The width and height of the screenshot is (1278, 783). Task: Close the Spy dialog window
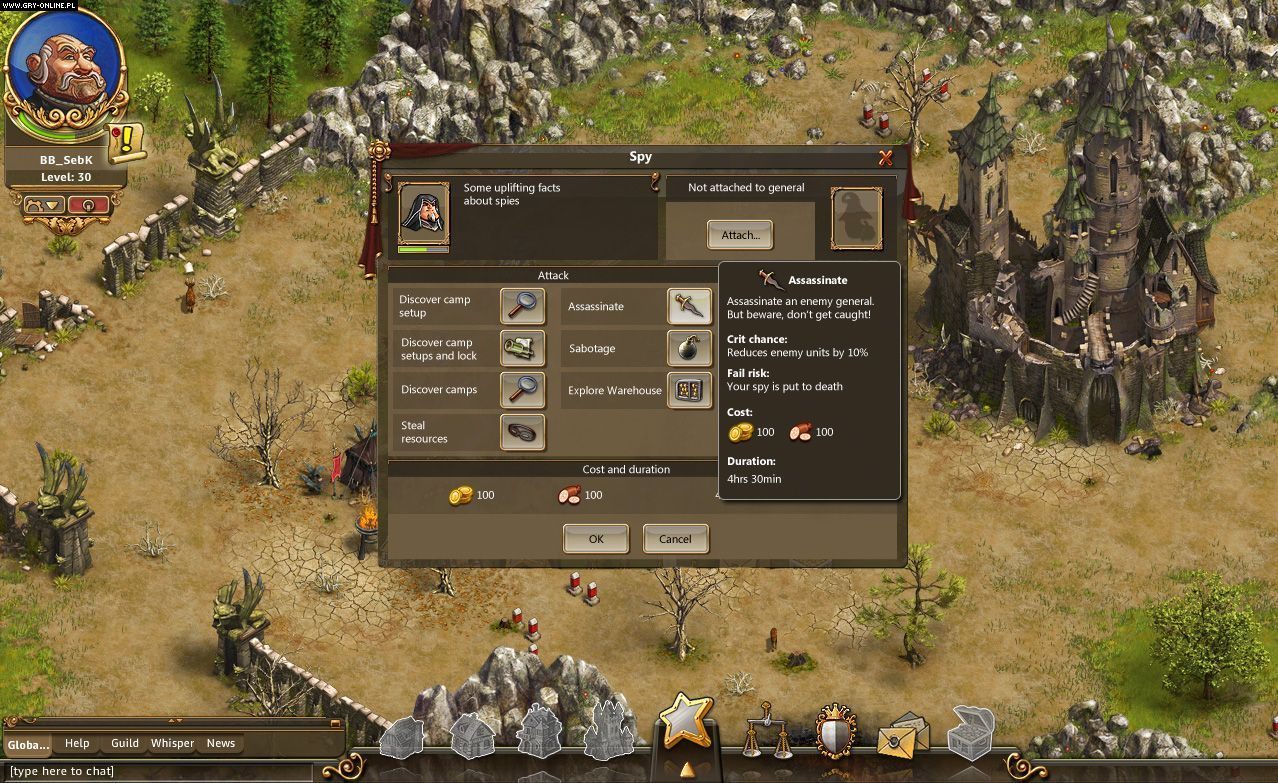tap(885, 158)
